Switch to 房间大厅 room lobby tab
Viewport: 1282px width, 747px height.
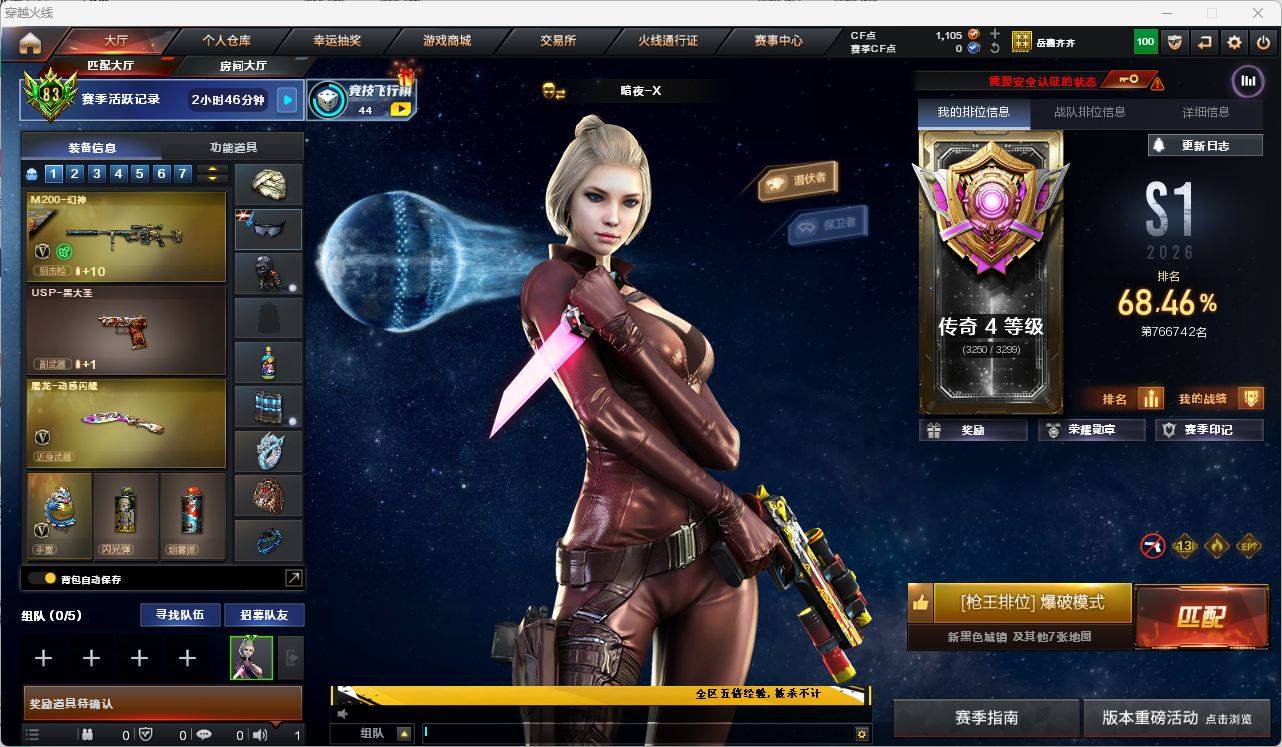(243, 66)
